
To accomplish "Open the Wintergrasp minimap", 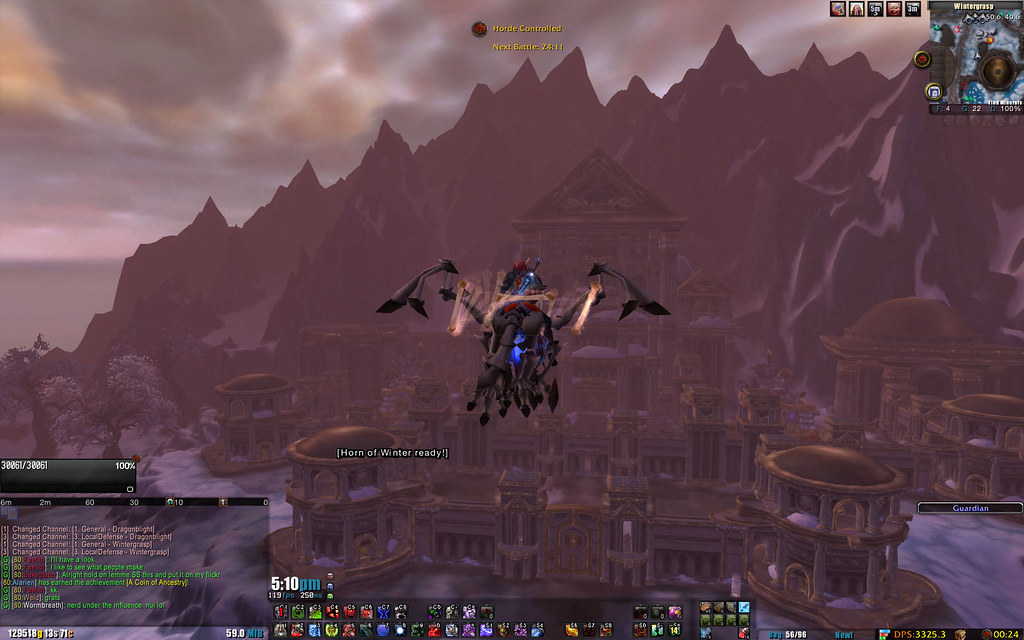I will (973, 63).
